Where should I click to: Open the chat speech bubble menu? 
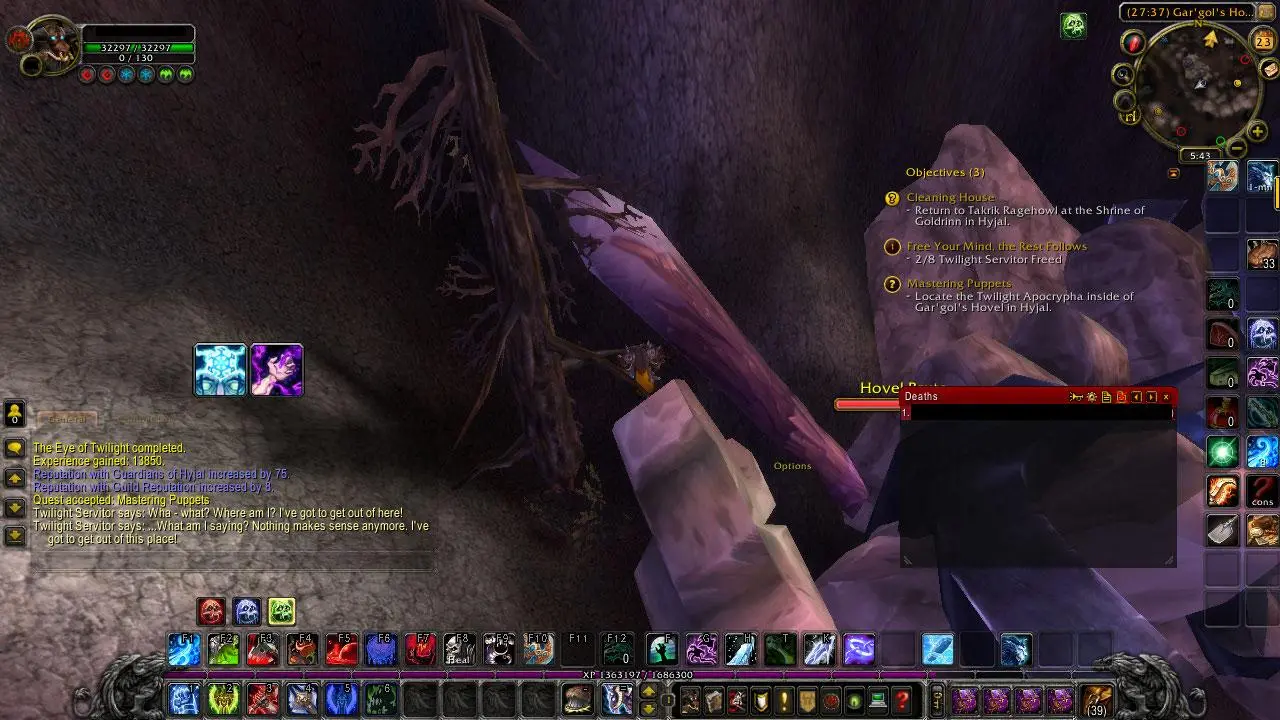pyautogui.click(x=15, y=448)
